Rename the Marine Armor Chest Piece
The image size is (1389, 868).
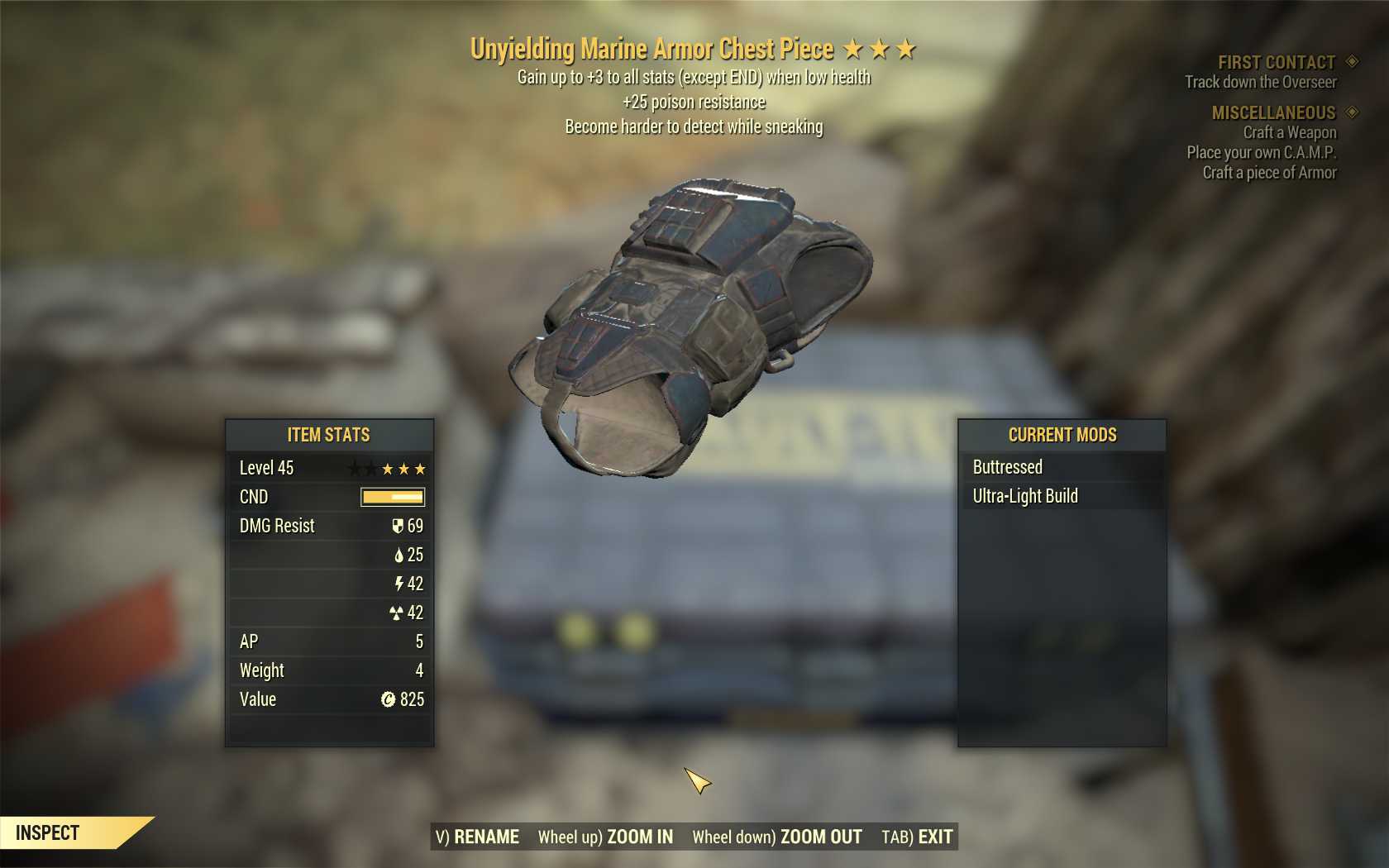click(478, 837)
